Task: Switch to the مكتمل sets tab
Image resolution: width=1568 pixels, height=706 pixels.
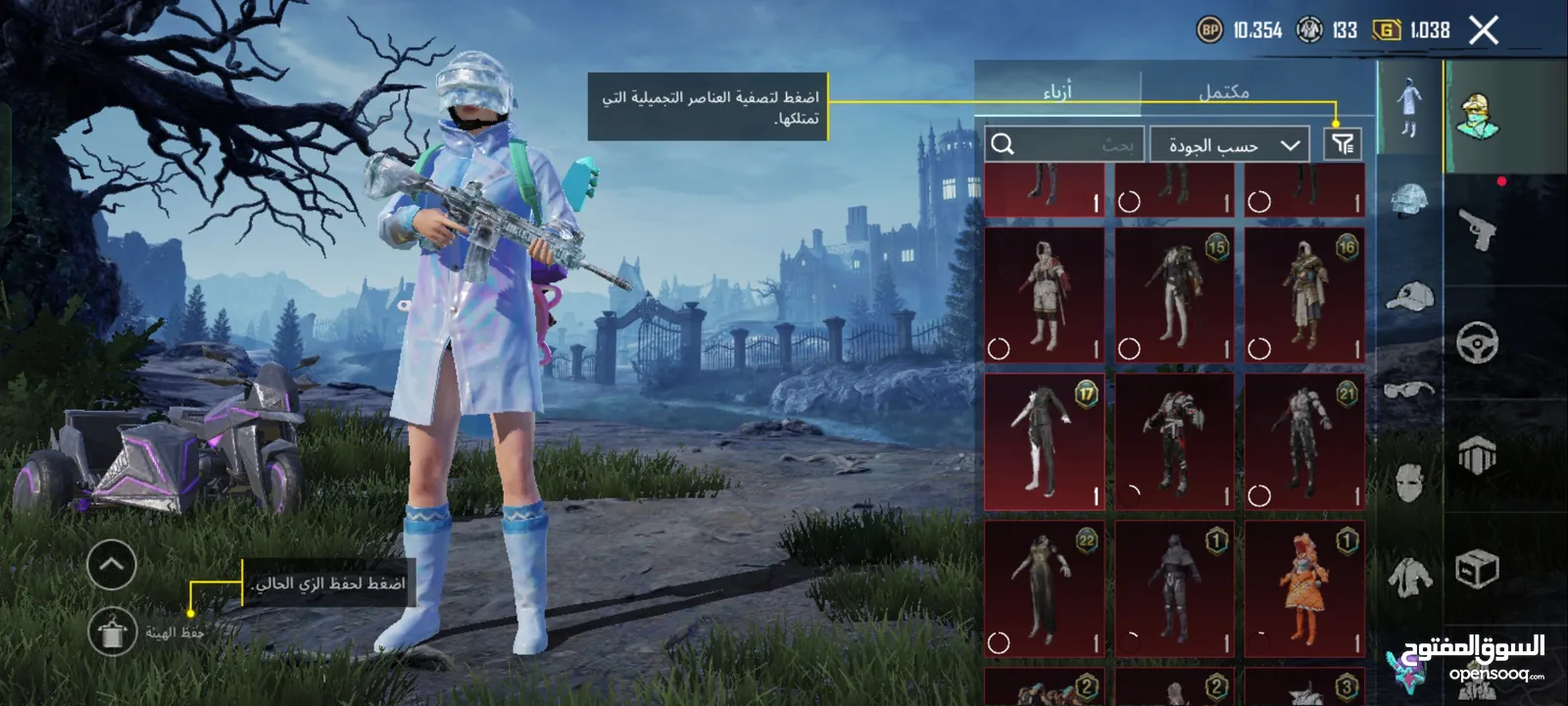Action: (1224, 92)
